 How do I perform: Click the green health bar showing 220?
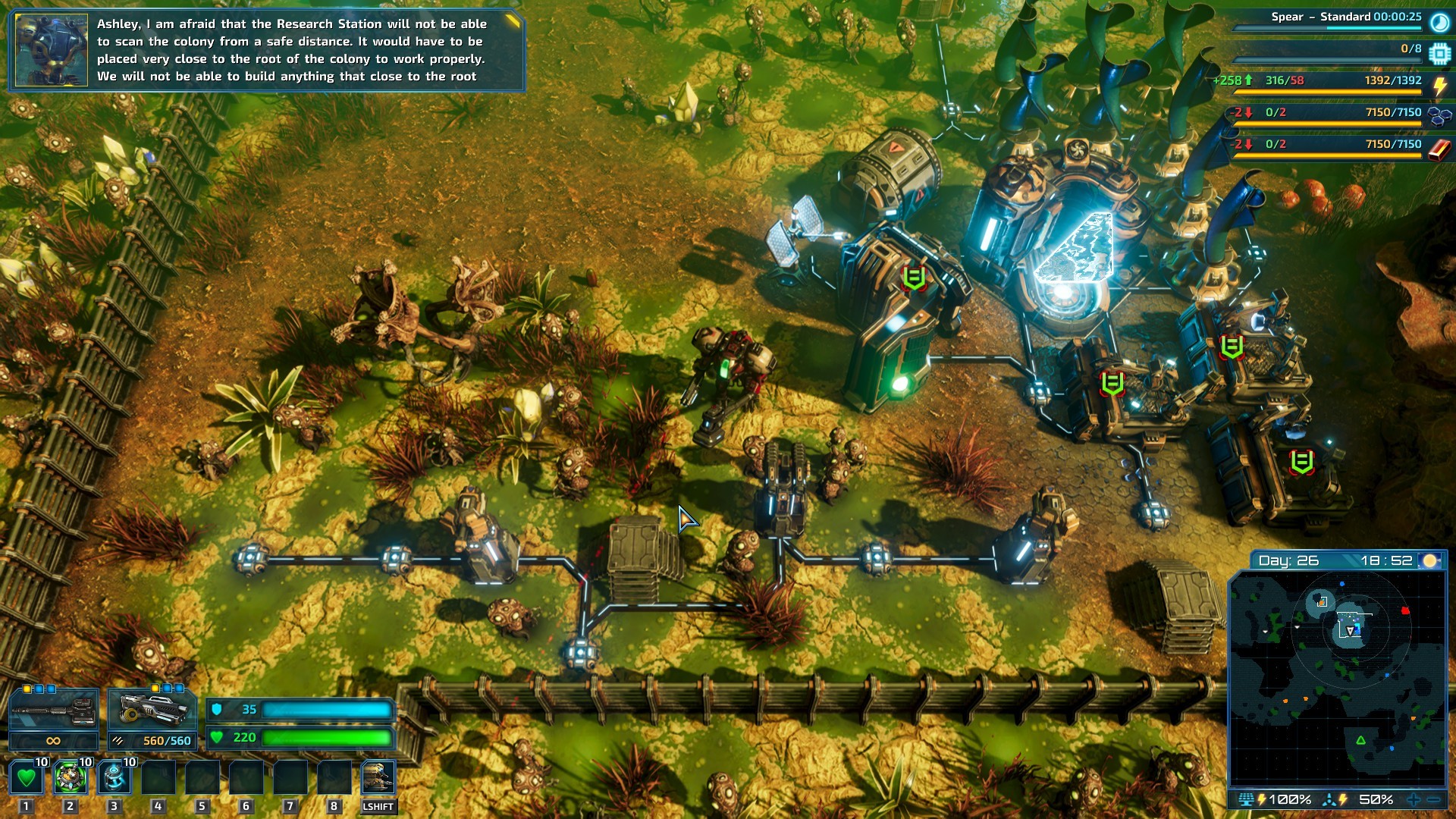click(x=326, y=736)
